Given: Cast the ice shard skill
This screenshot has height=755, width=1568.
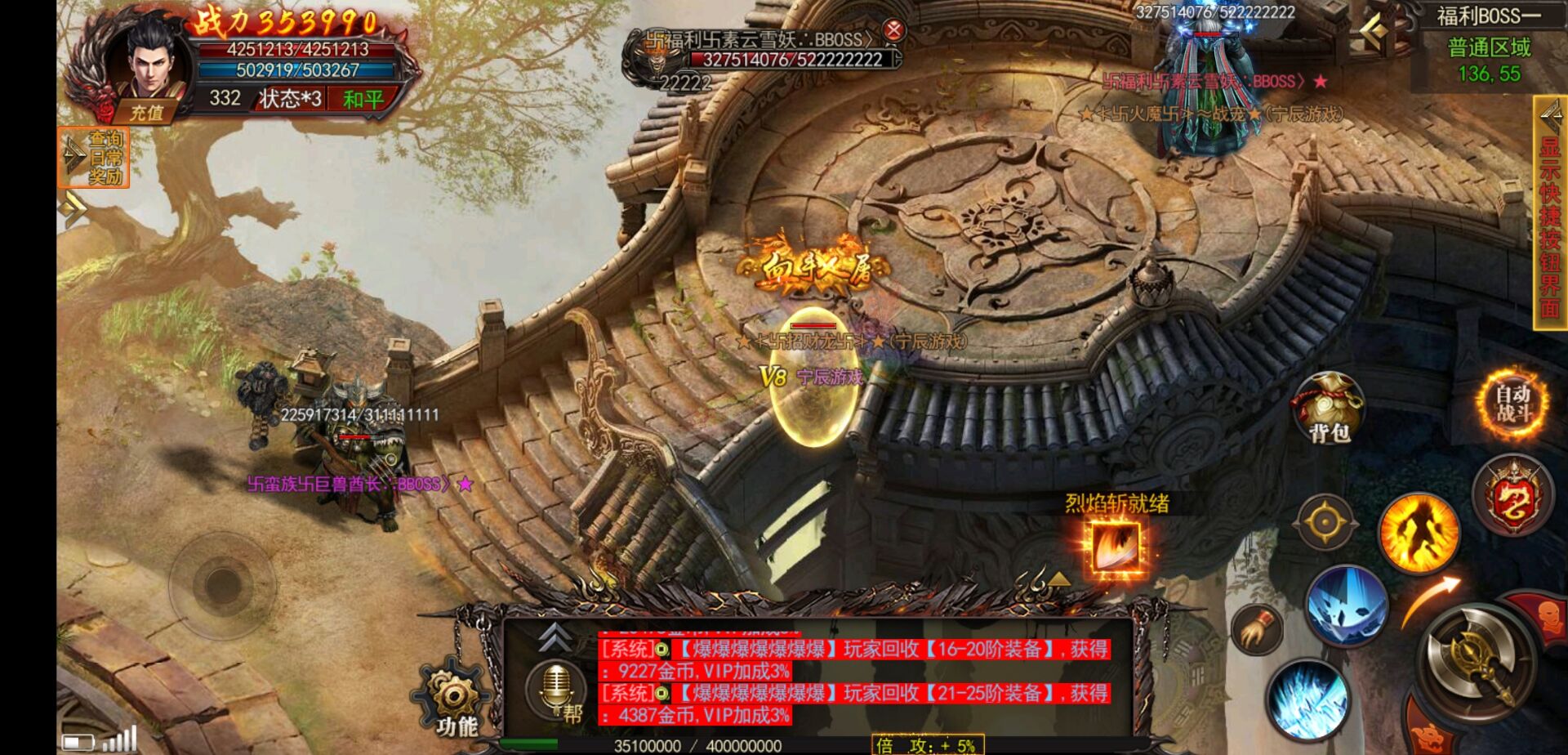Looking at the screenshot, I should tap(1346, 605).
